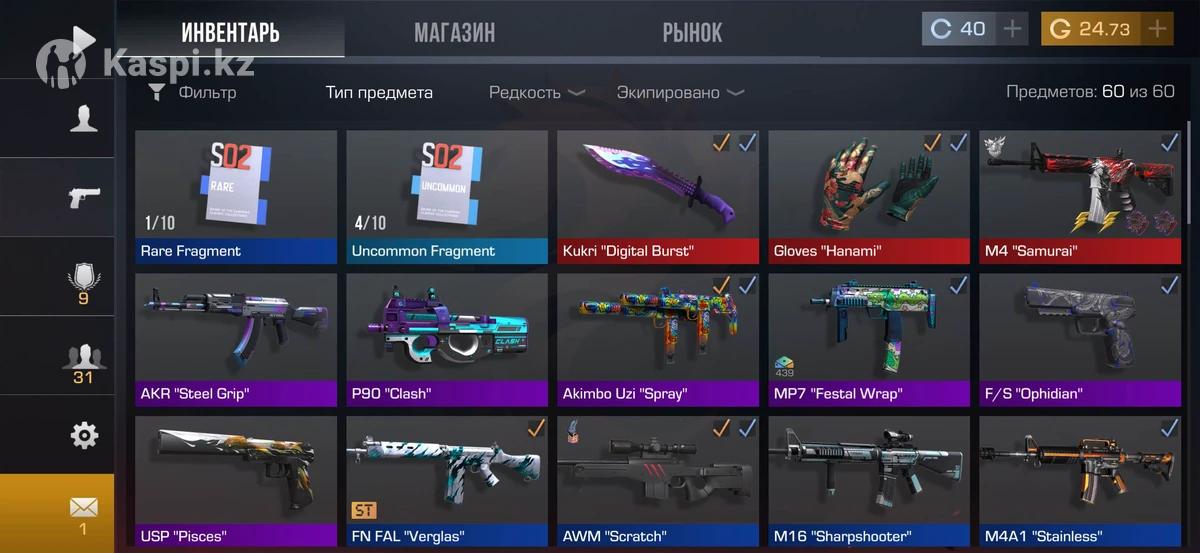Image resolution: width=1200 pixels, height=553 pixels.
Task: Select the AWM "Scratch" sniper skin
Action: coord(658,482)
